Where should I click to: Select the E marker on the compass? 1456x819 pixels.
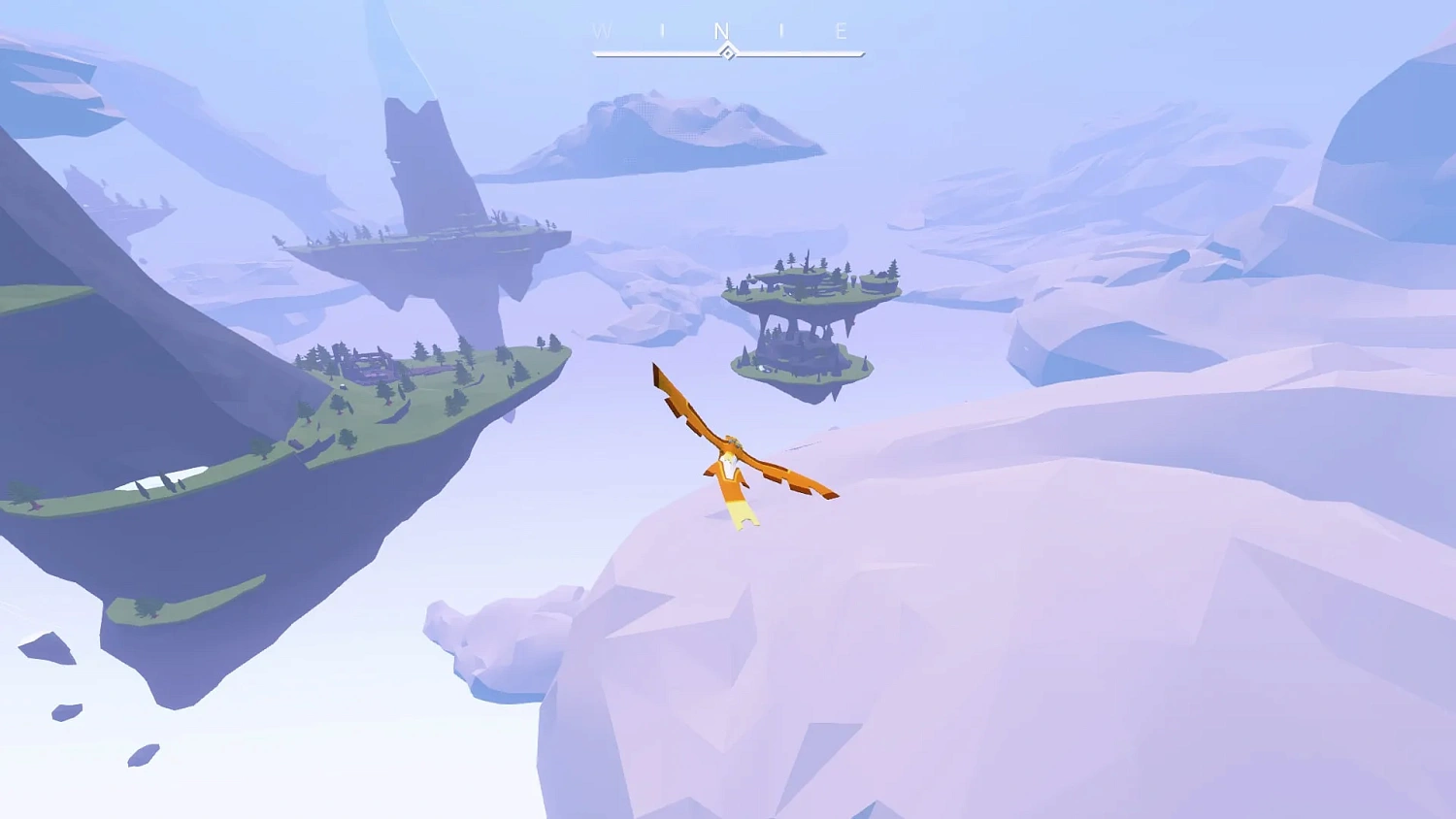click(x=843, y=30)
